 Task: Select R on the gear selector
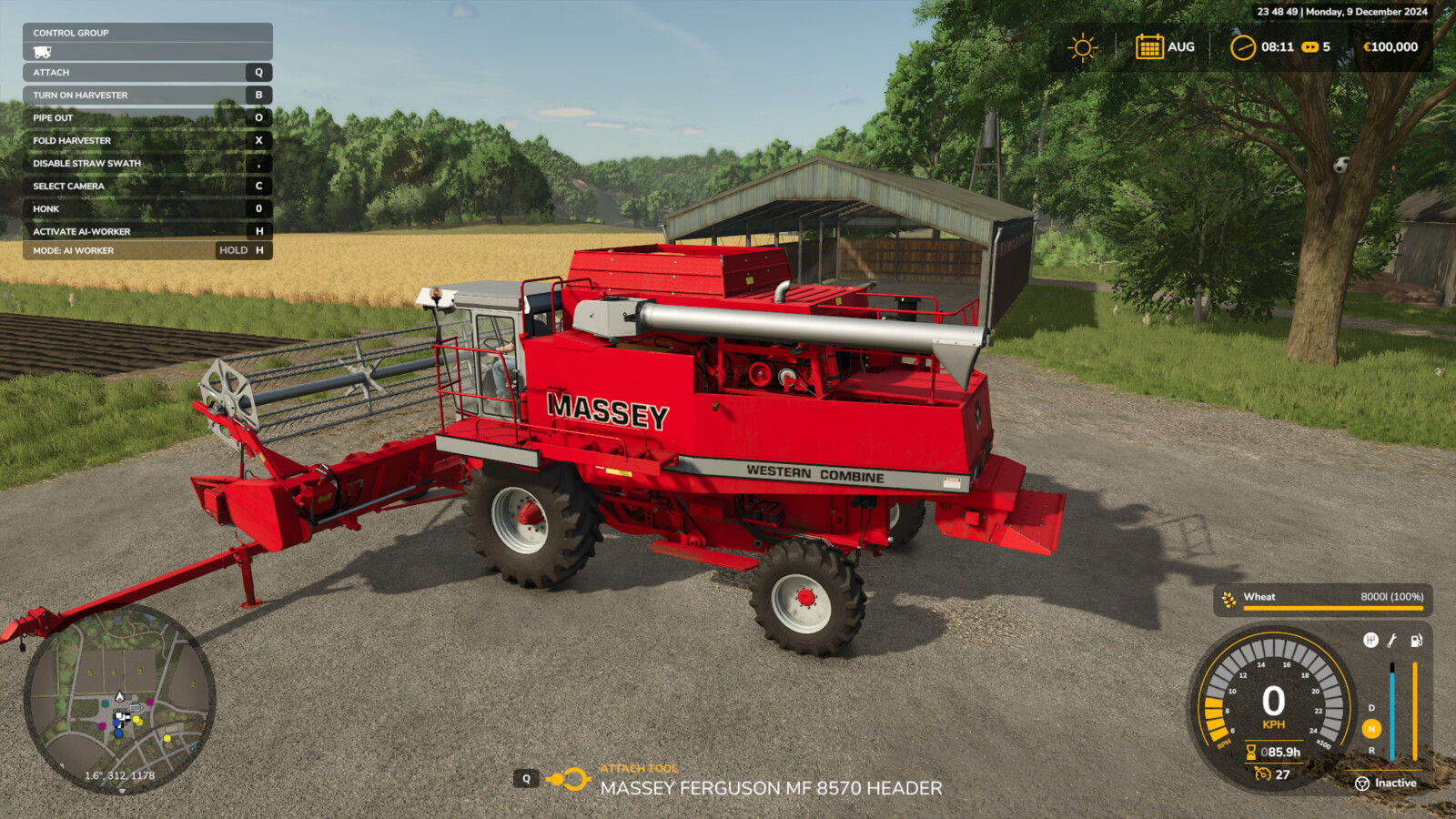(x=1371, y=752)
